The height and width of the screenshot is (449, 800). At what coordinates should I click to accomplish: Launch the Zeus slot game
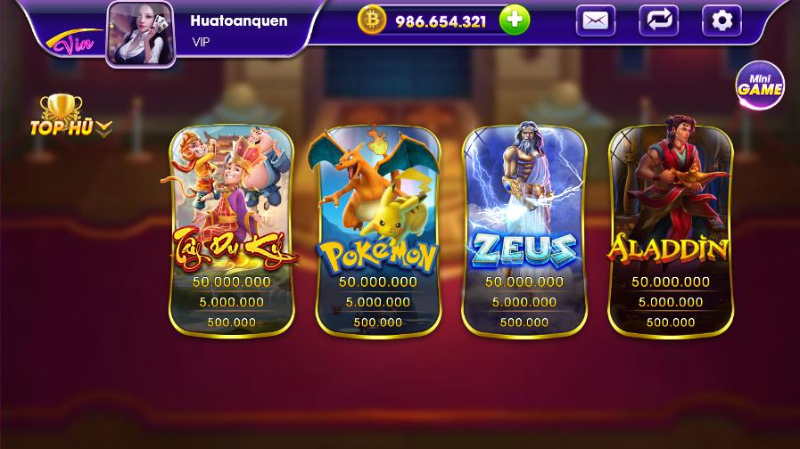coord(524,230)
